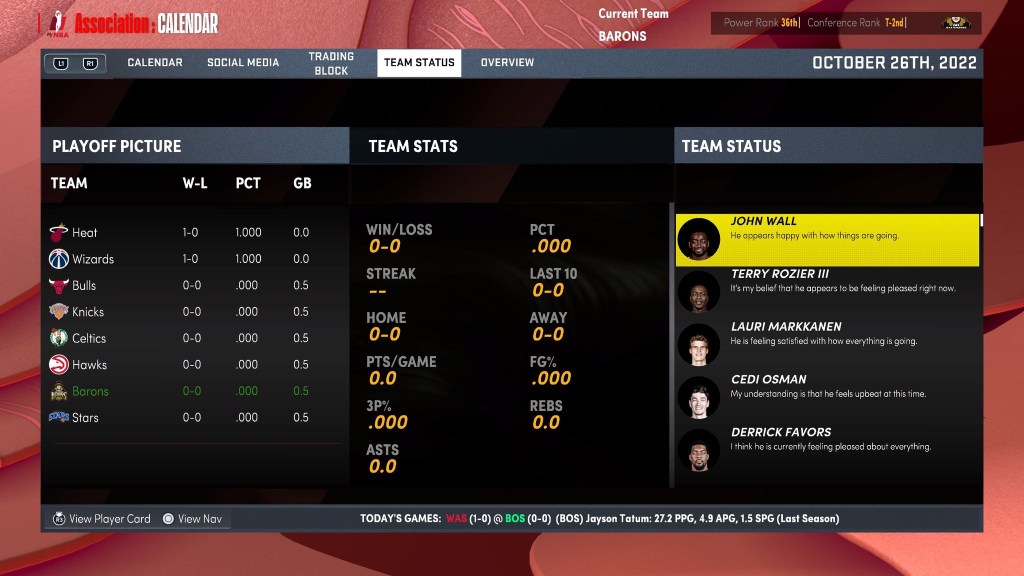This screenshot has height=576, width=1024.
Task: Open the Social Media tab
Action: coord(243,63)
